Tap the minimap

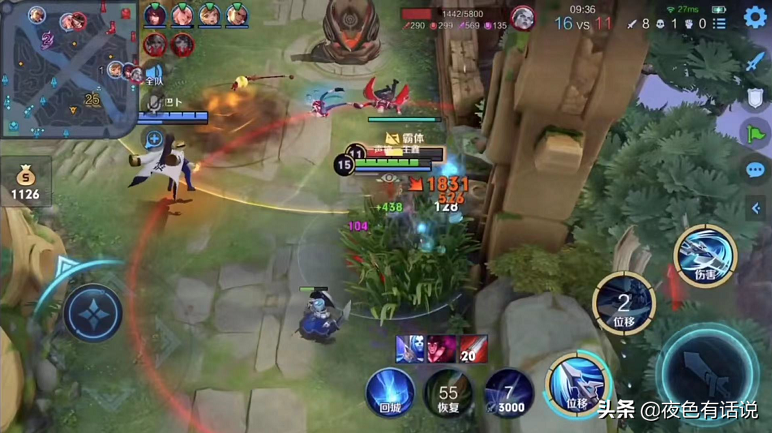click(x=68, y=67)
